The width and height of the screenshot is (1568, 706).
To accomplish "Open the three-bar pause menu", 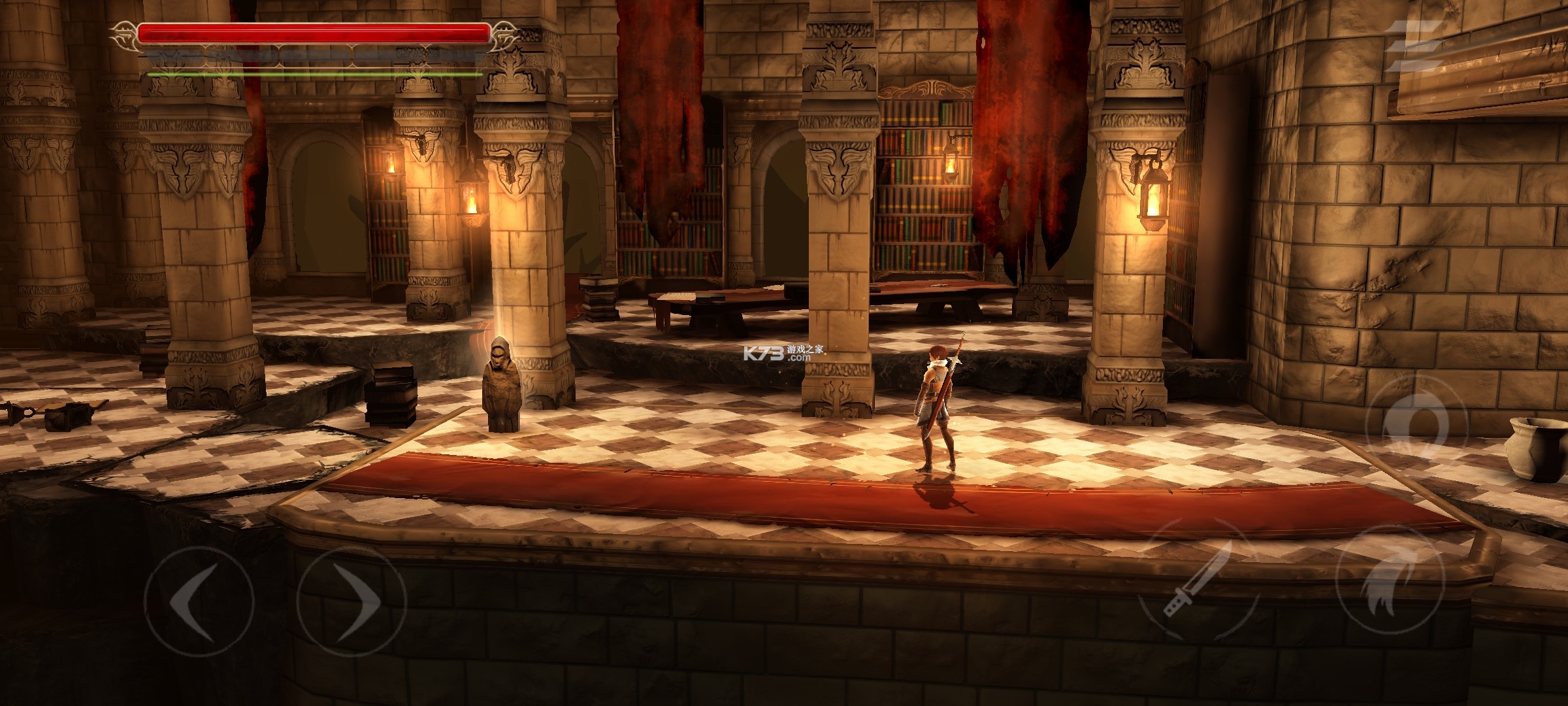I will (1415, 44).
